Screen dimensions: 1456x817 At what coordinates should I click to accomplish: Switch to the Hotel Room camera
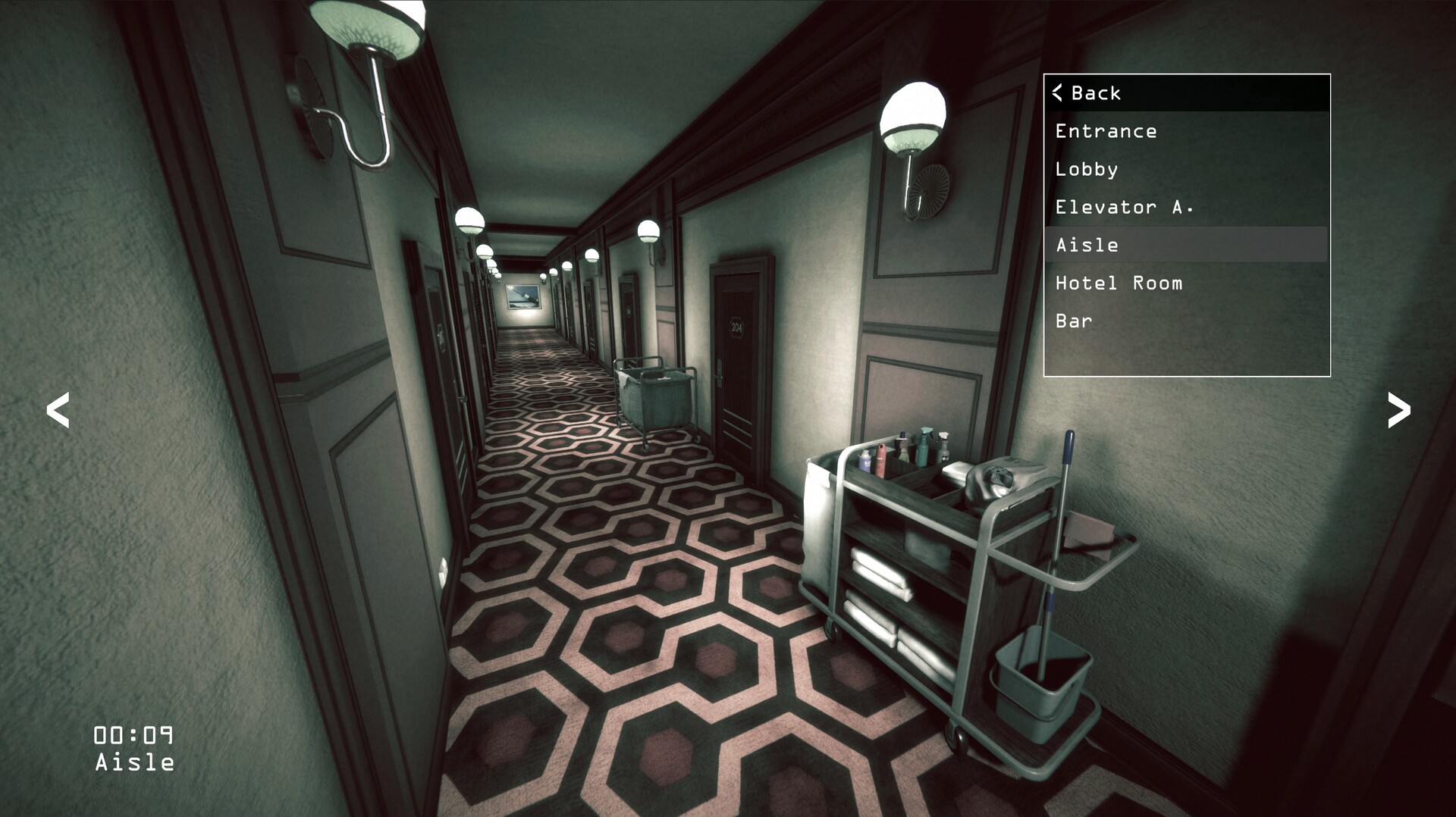click(x=1119, y=283)
